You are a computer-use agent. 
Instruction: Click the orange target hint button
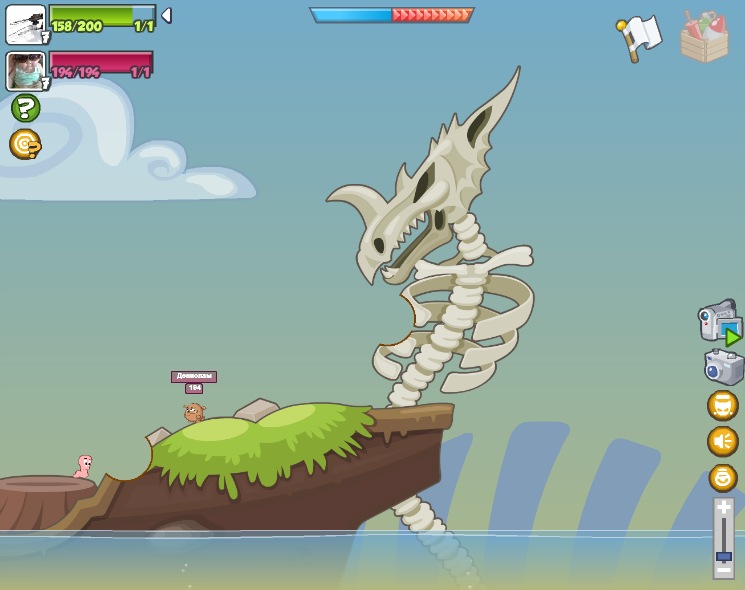click(25, 144)
